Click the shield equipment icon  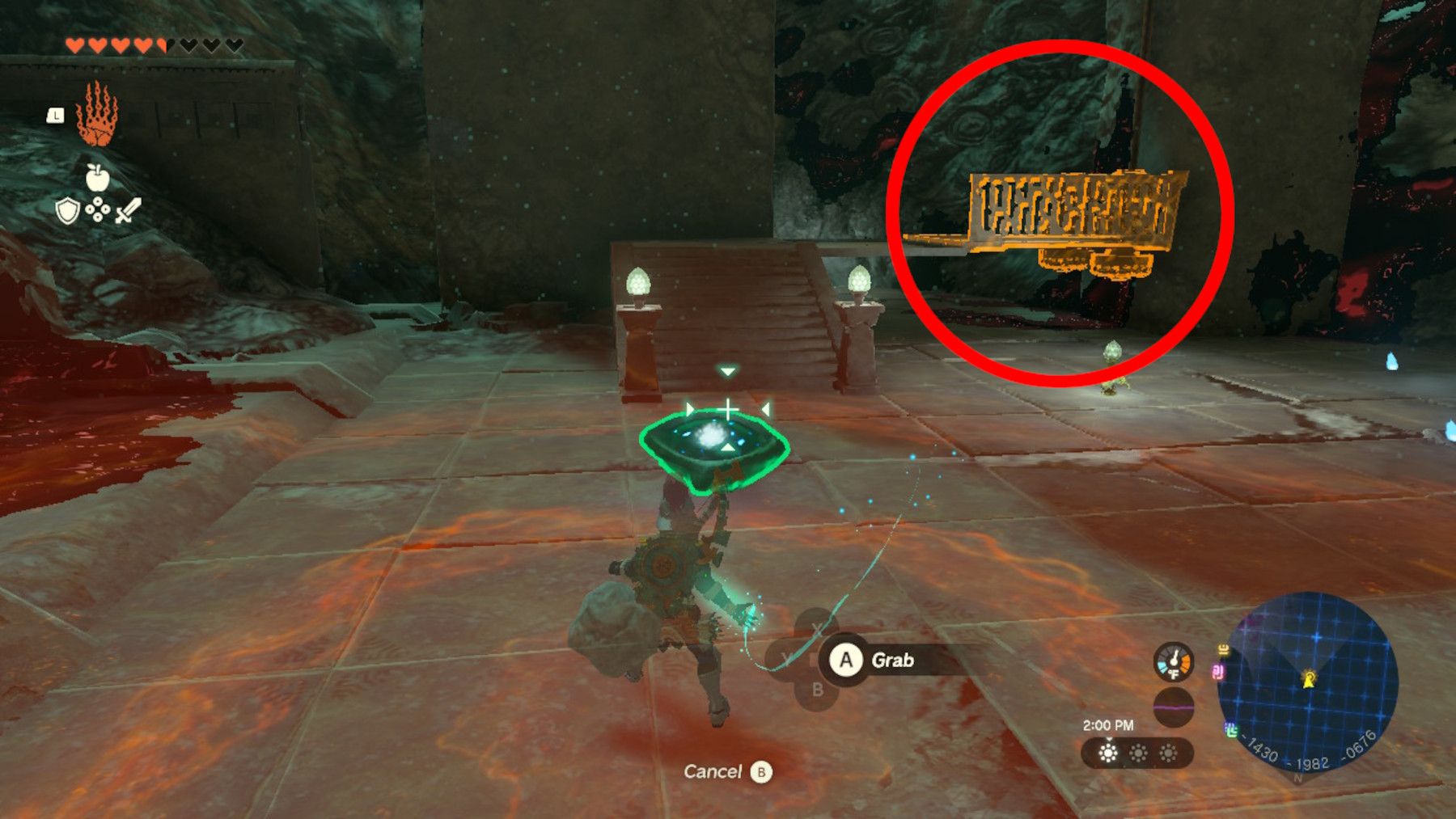tap(66, 210)
